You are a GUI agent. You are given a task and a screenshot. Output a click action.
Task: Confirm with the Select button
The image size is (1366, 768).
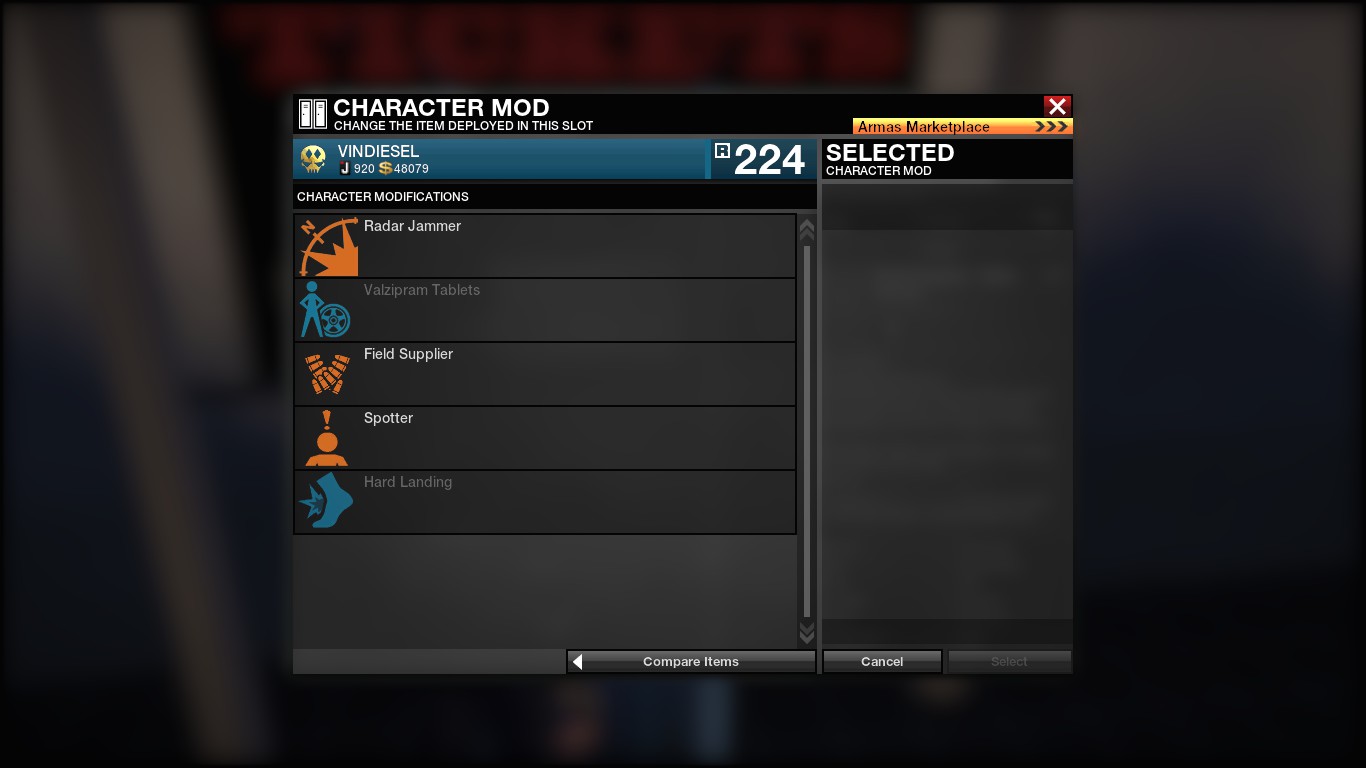[1009, 662]
